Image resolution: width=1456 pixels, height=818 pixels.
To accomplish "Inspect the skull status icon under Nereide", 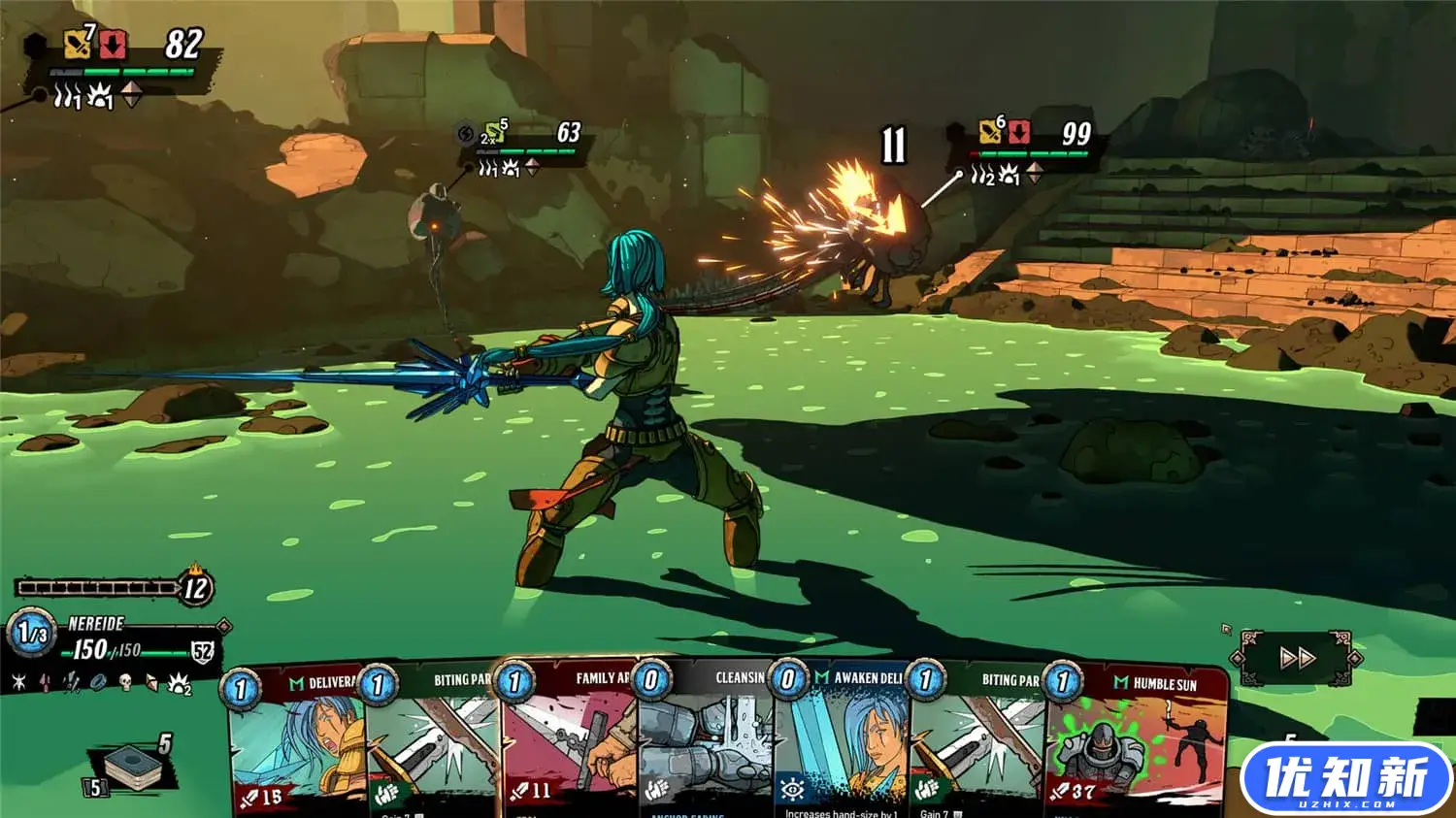I will 125,682.
